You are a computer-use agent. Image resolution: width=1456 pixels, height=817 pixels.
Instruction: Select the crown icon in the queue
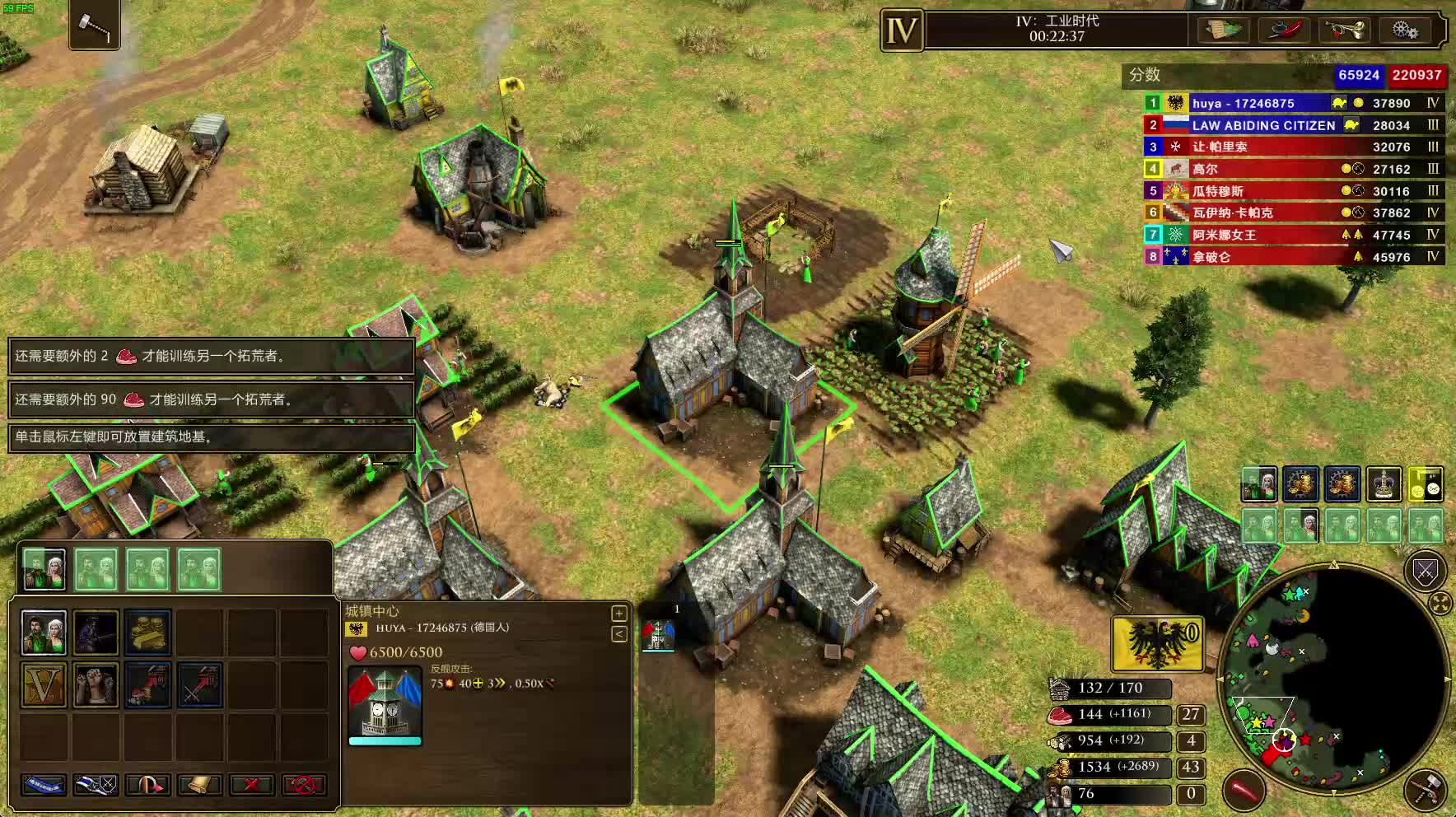coord(1384,484)
